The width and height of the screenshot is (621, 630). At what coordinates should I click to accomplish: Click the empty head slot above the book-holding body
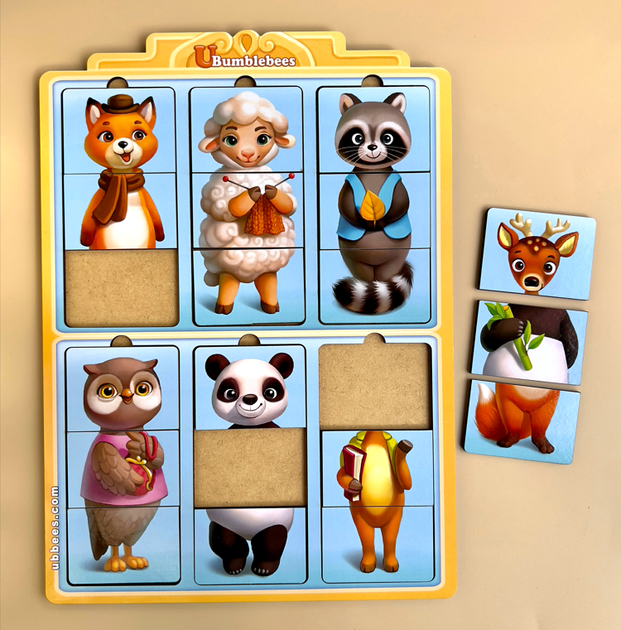pyautogui.click(x=376, y=385)
